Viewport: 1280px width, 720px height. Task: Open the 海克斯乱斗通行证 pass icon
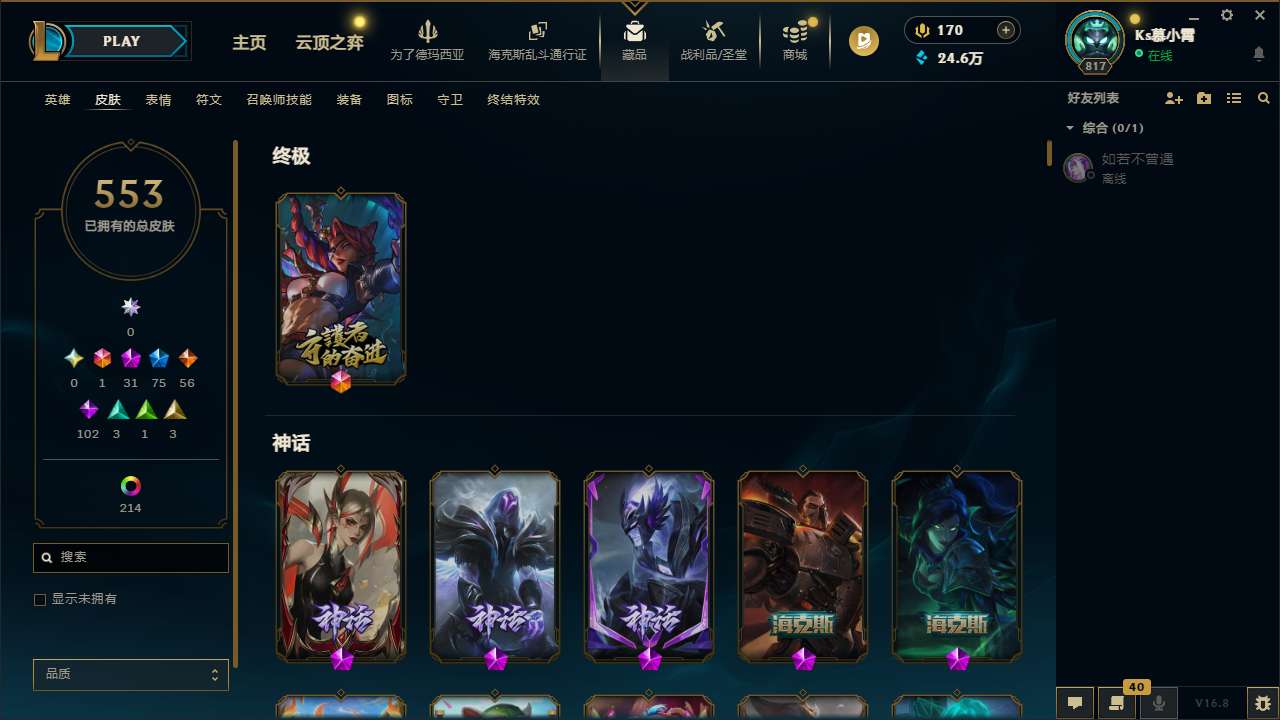tap(537, 40)
